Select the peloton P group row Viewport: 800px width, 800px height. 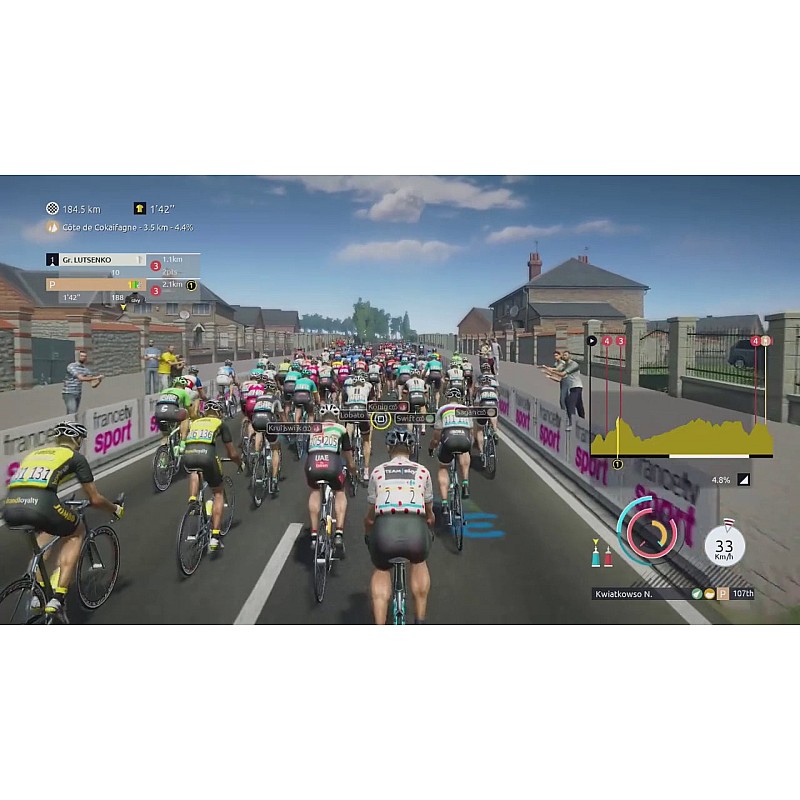(95, 284)
